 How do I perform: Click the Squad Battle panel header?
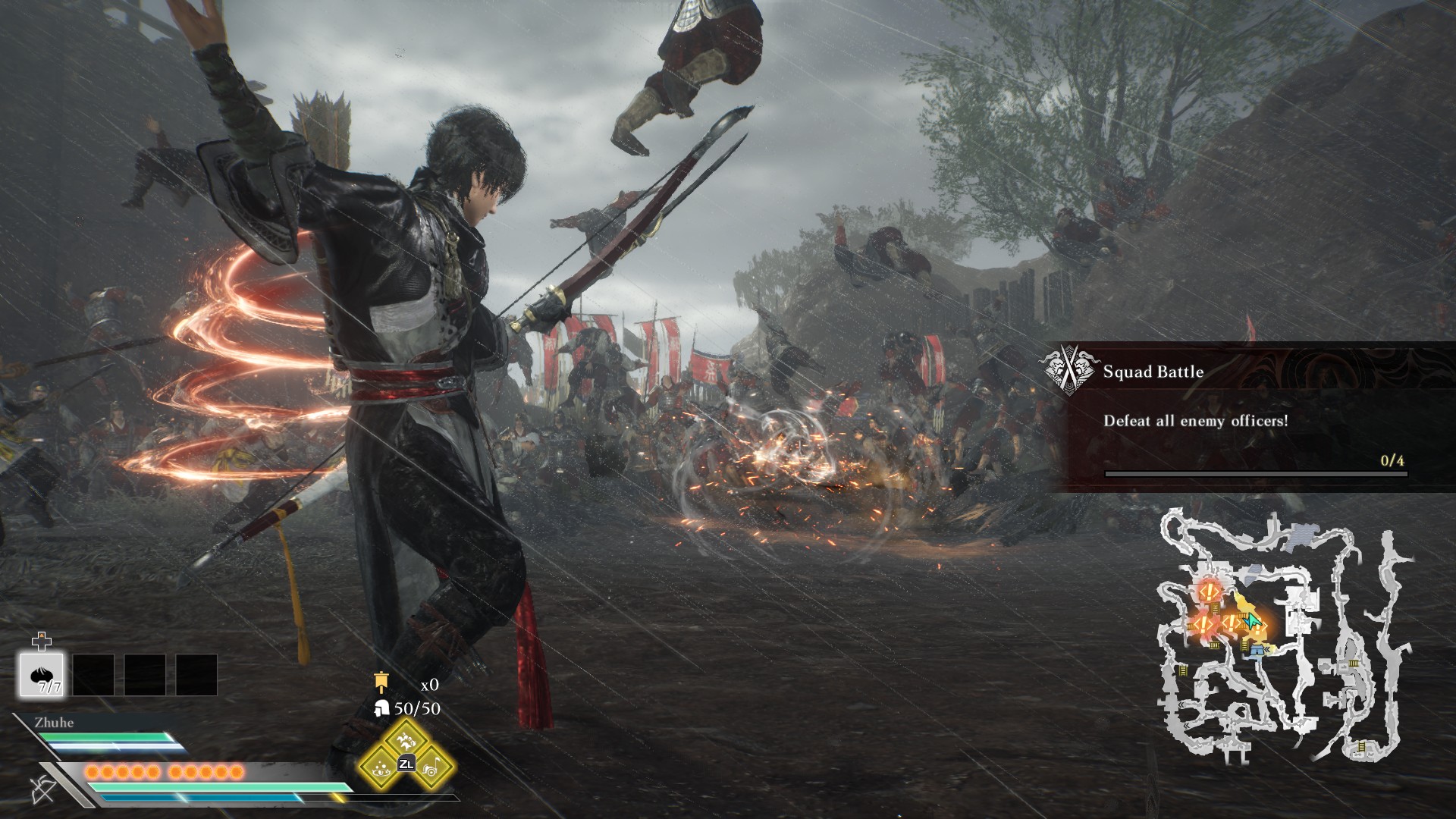point(1156,372)
